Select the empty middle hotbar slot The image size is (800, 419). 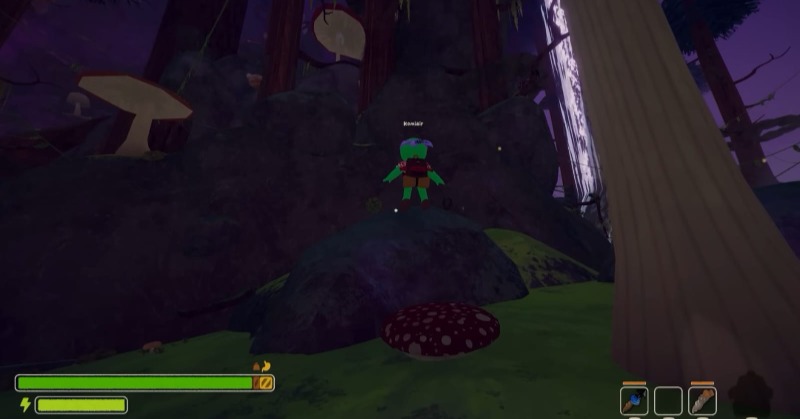668,401
